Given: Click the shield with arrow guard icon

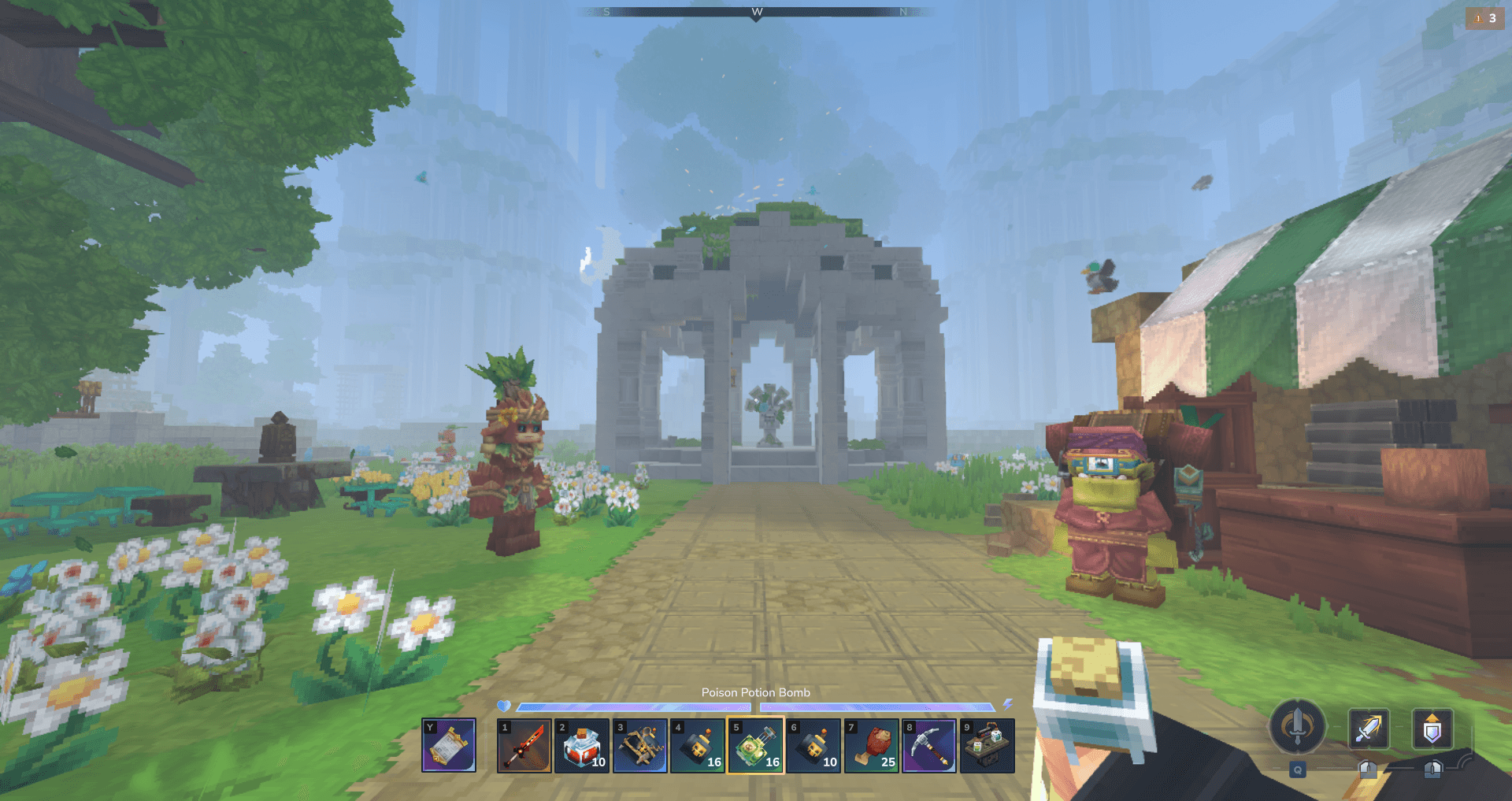Looking at the screenshot, I should click(x=1432, y=729).
